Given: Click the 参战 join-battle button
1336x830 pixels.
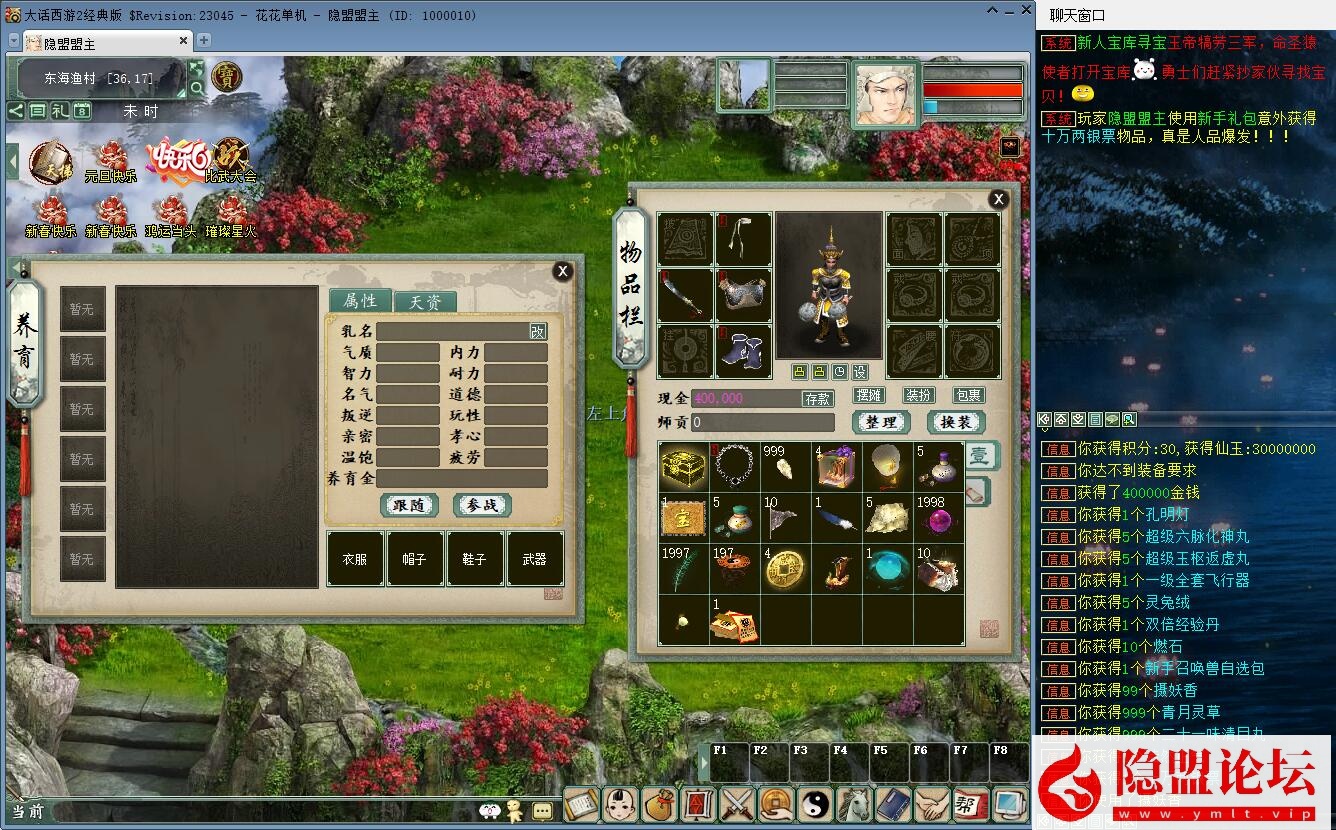Looking at the screenshot, I should (x=482, y=505).
